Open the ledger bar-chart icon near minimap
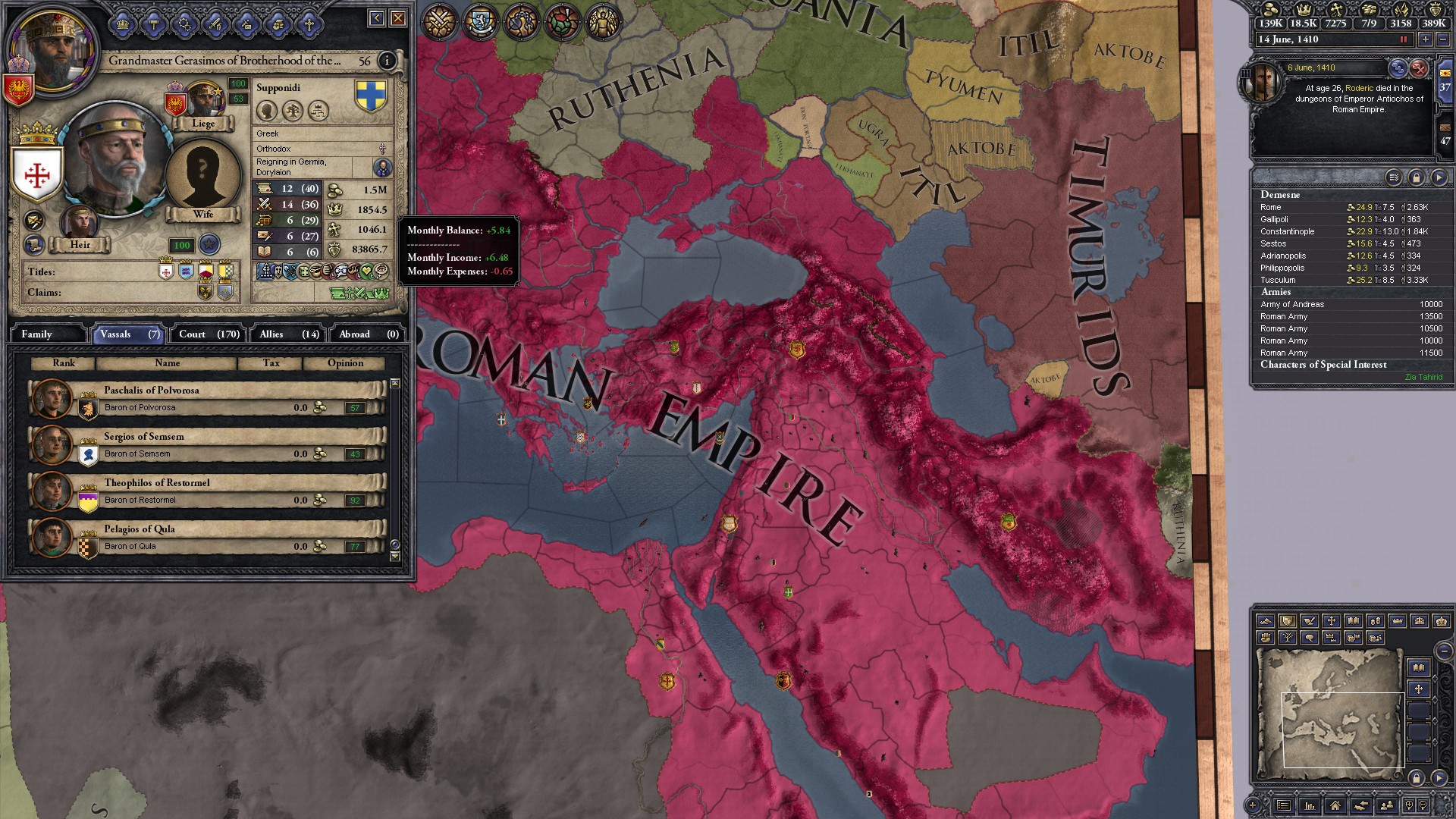The width and height of the screenshot is (1456, 819). pos(1310,805)
